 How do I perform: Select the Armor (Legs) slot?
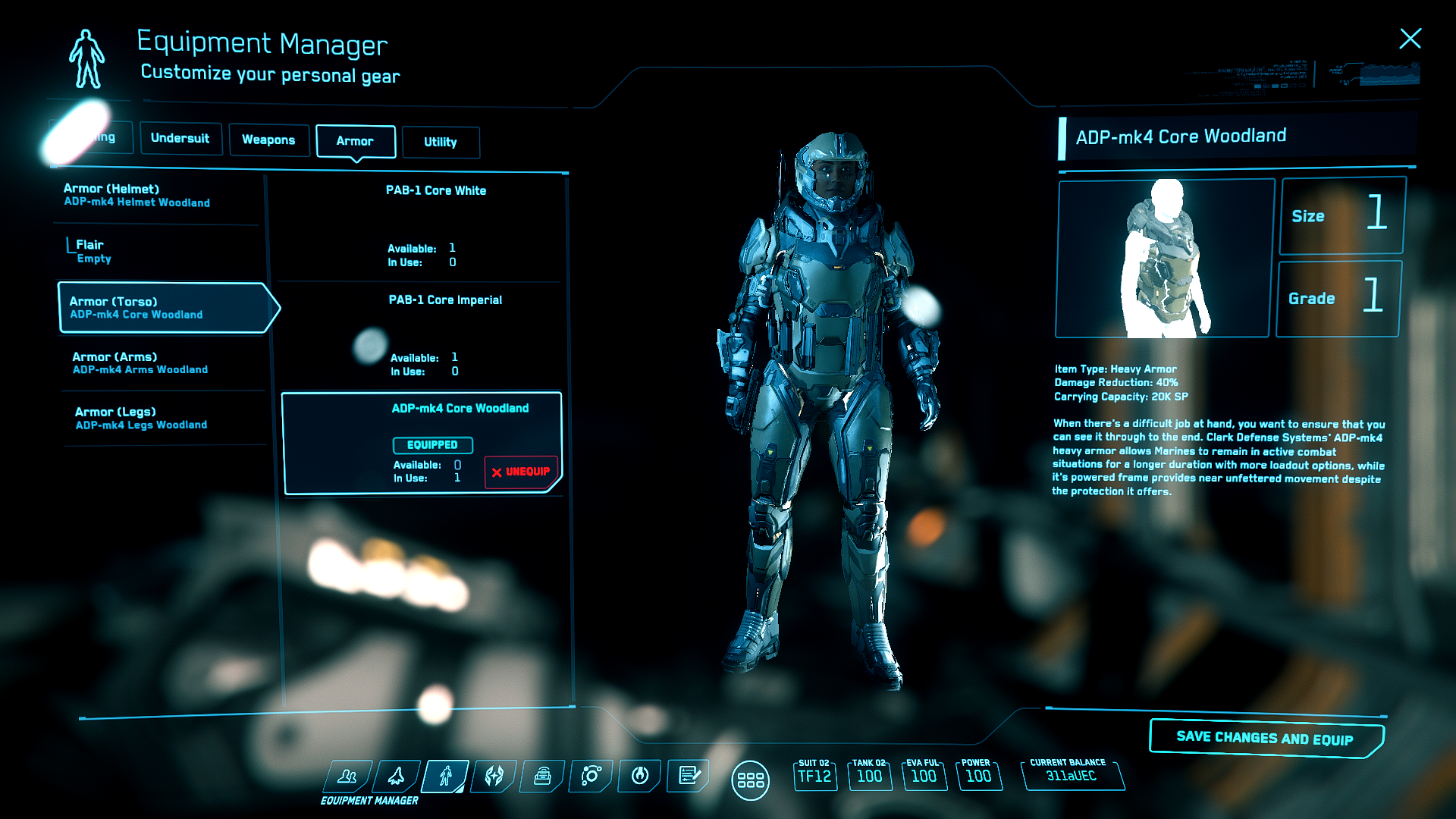pos(141,419)
